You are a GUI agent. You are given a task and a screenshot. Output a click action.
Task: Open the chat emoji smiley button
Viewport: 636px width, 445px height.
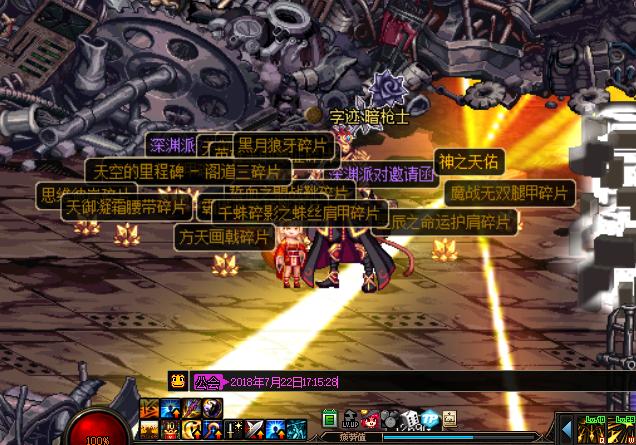click(x=177, y=381)
